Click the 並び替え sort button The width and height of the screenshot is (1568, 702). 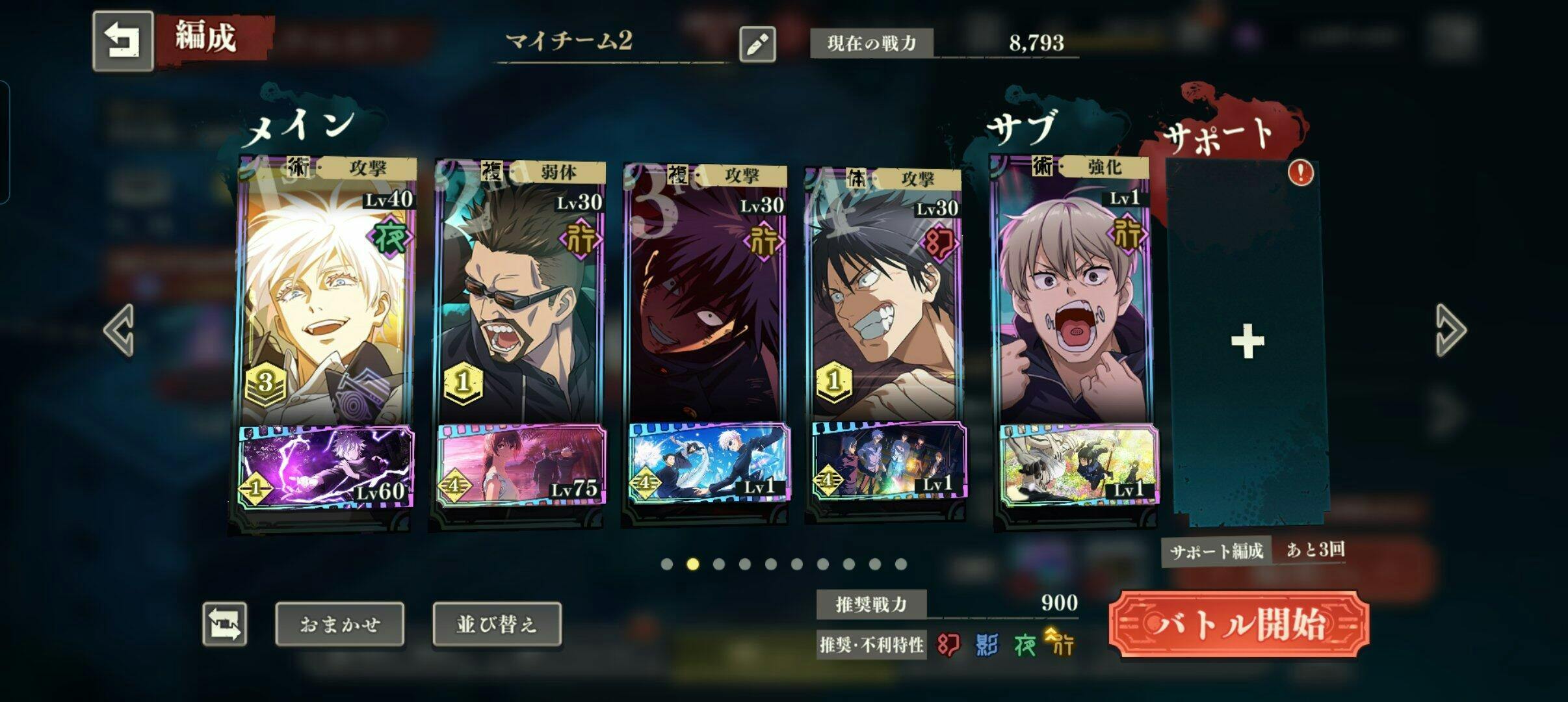(x=497, y=624)
